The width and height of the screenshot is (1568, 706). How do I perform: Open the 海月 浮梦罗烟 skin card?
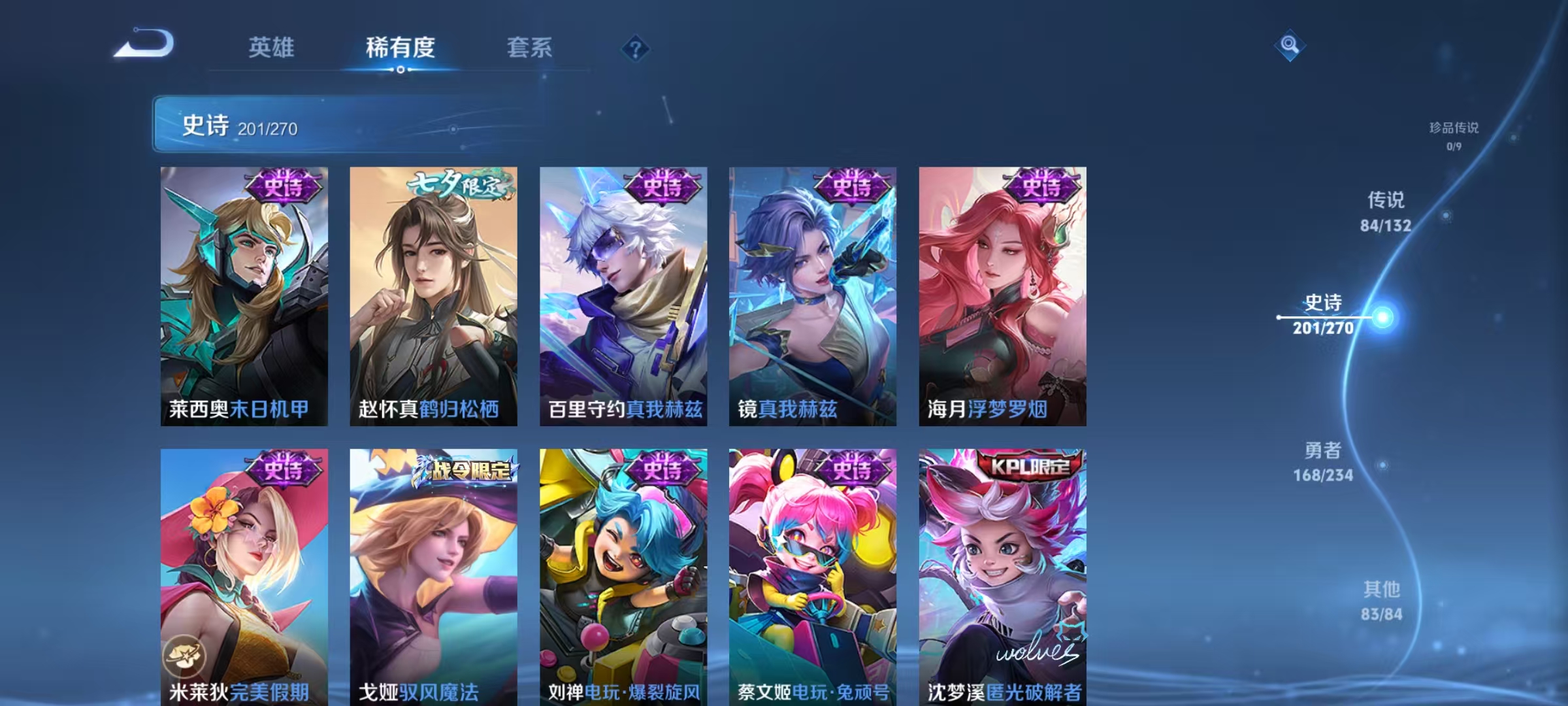click(x=1004, y=294)
